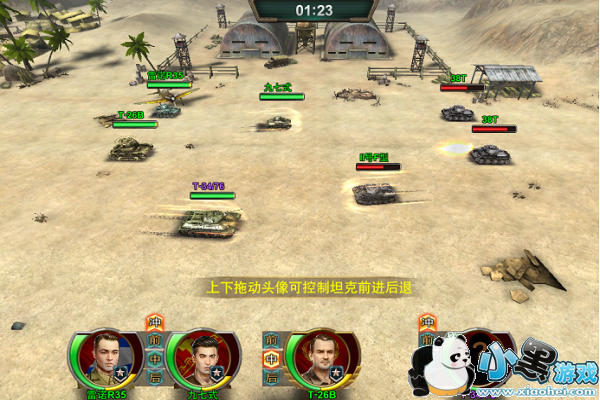600x400 pixels.
Task: Tap the 冲 charge button beside 雷诺R35
Action: 155,323
